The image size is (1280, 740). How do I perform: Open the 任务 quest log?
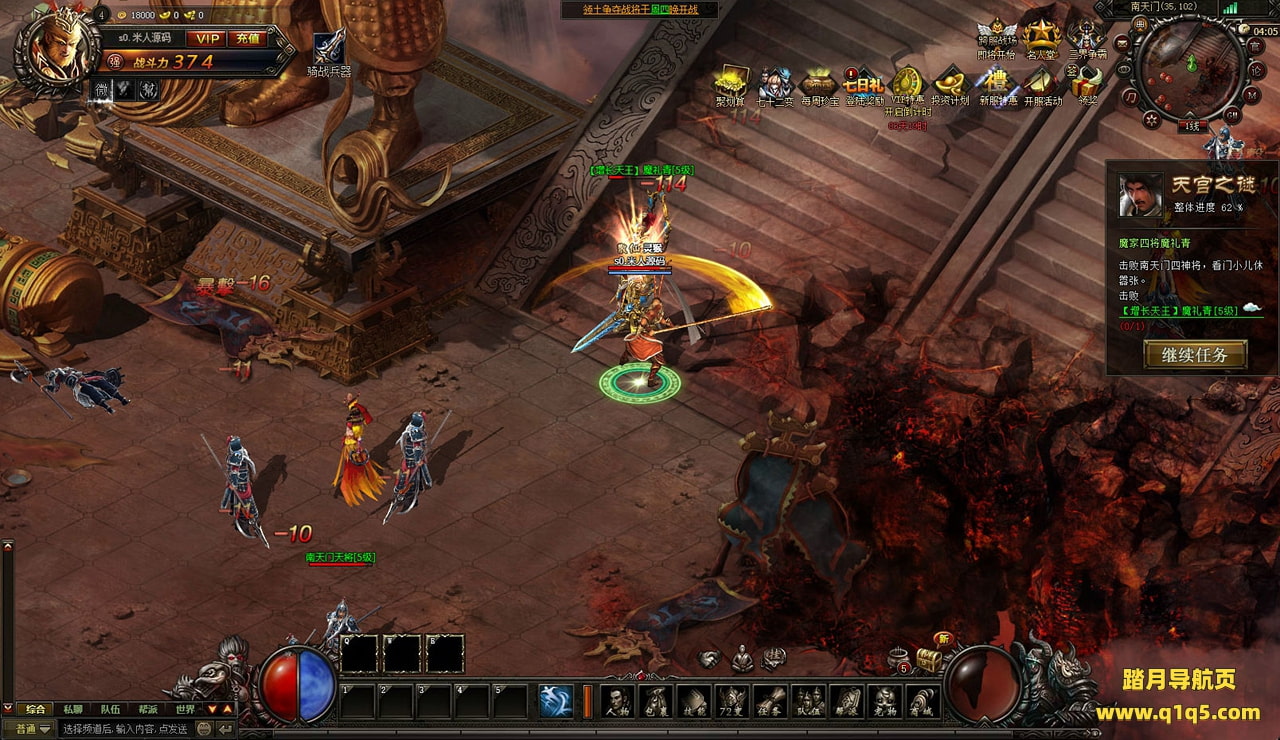click(x=769, y=700)
